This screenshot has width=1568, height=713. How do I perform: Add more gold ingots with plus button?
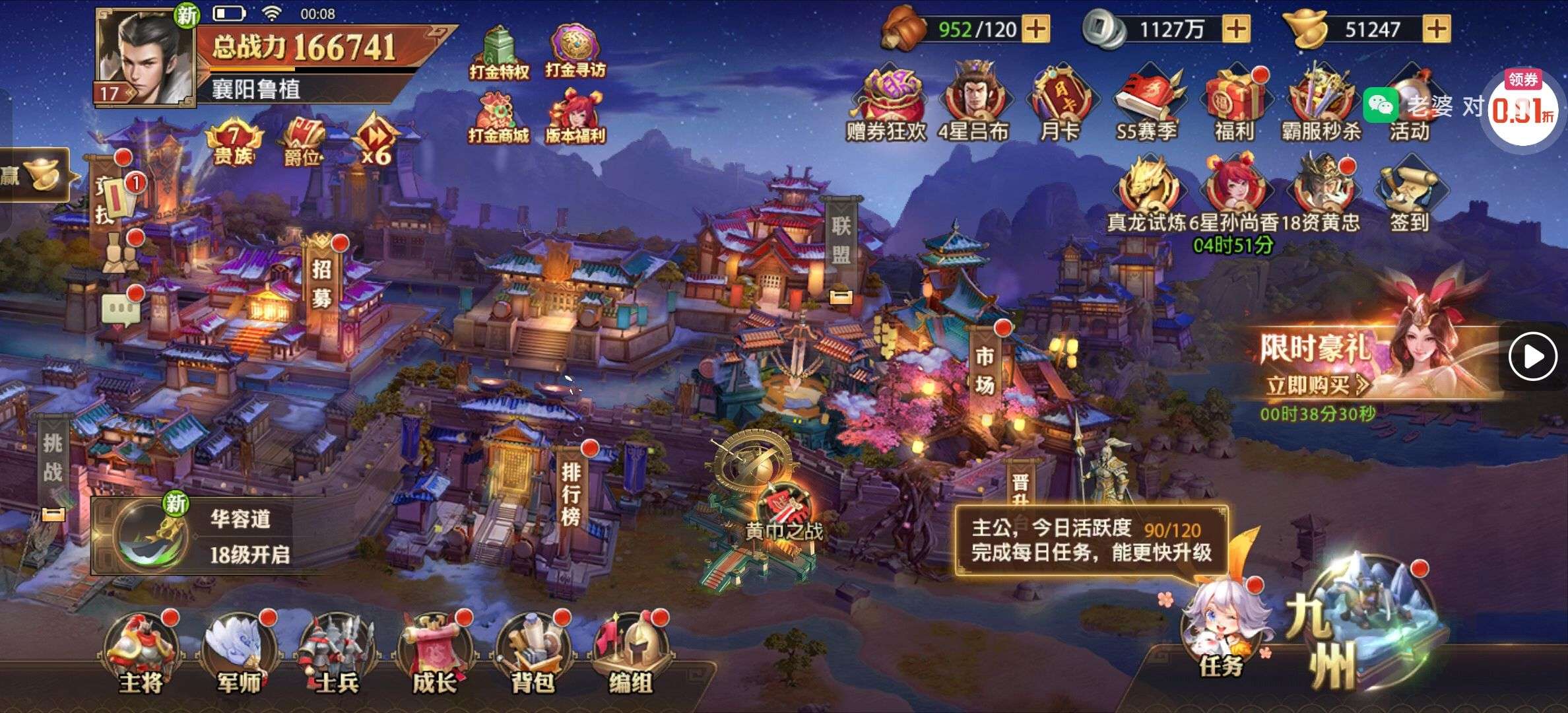(x=1437, y=29)
